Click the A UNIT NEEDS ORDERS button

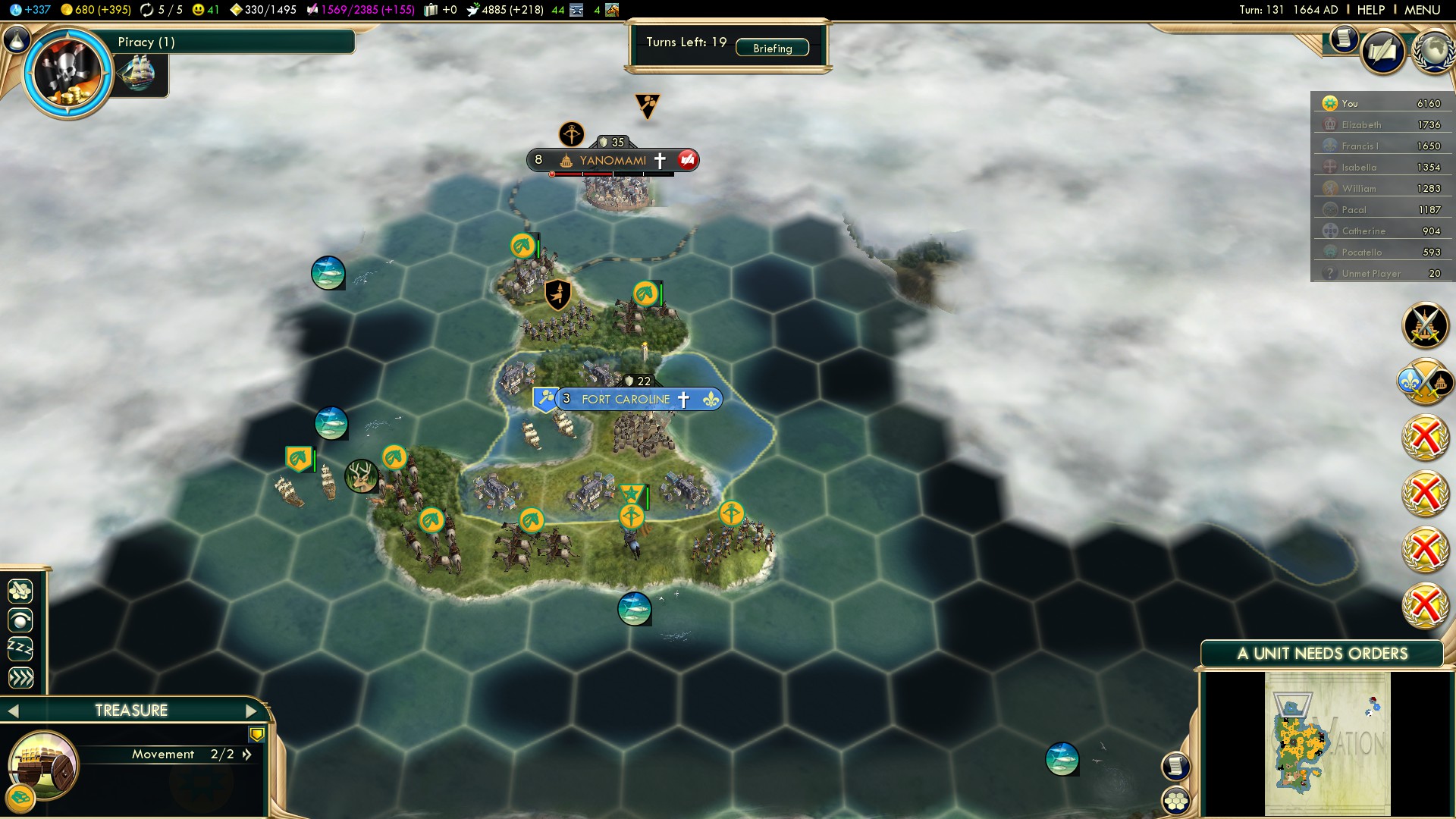tap(1322, 654)
